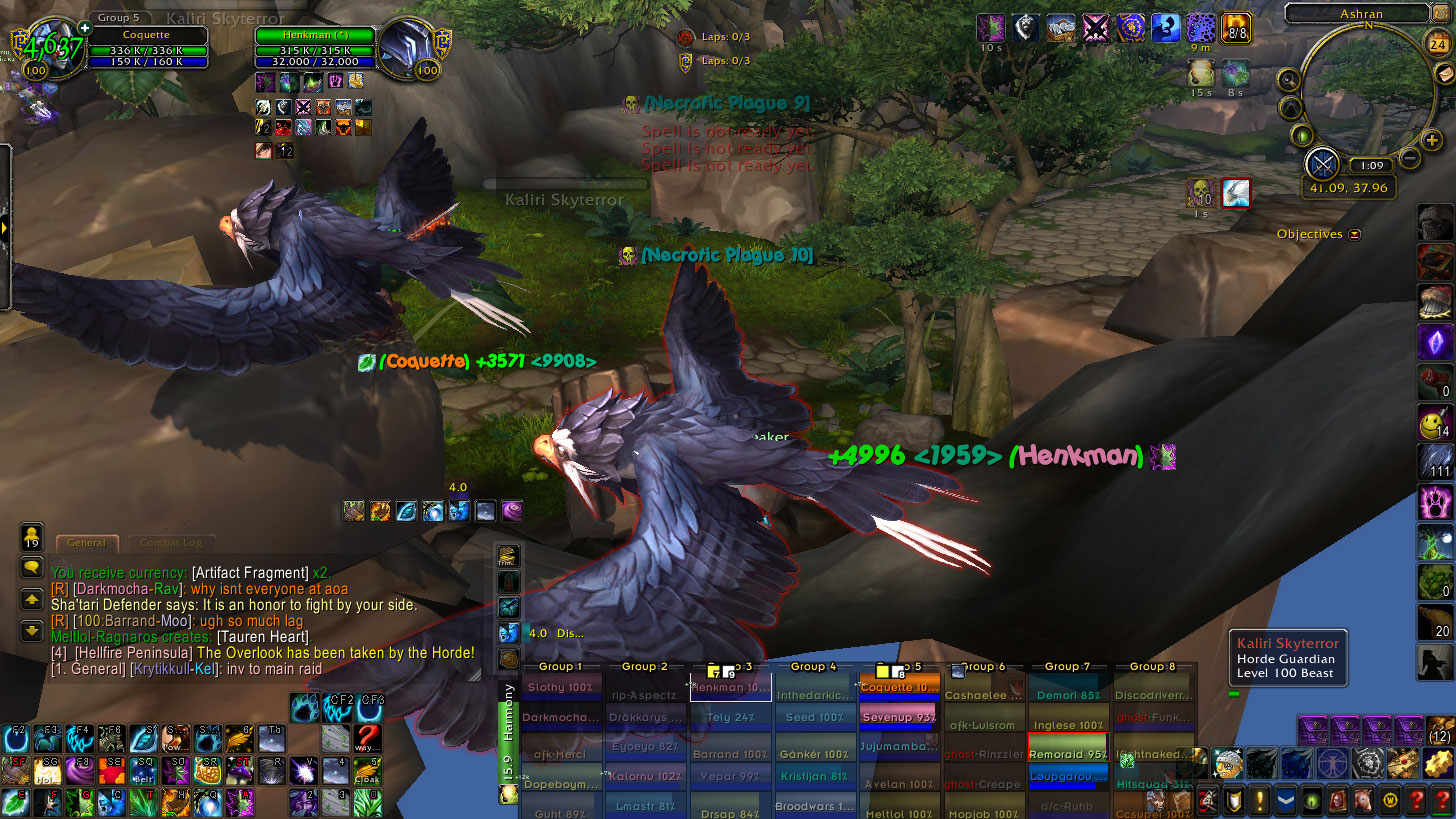Click the minimap zoom-out minus button

pos(1409,157)
